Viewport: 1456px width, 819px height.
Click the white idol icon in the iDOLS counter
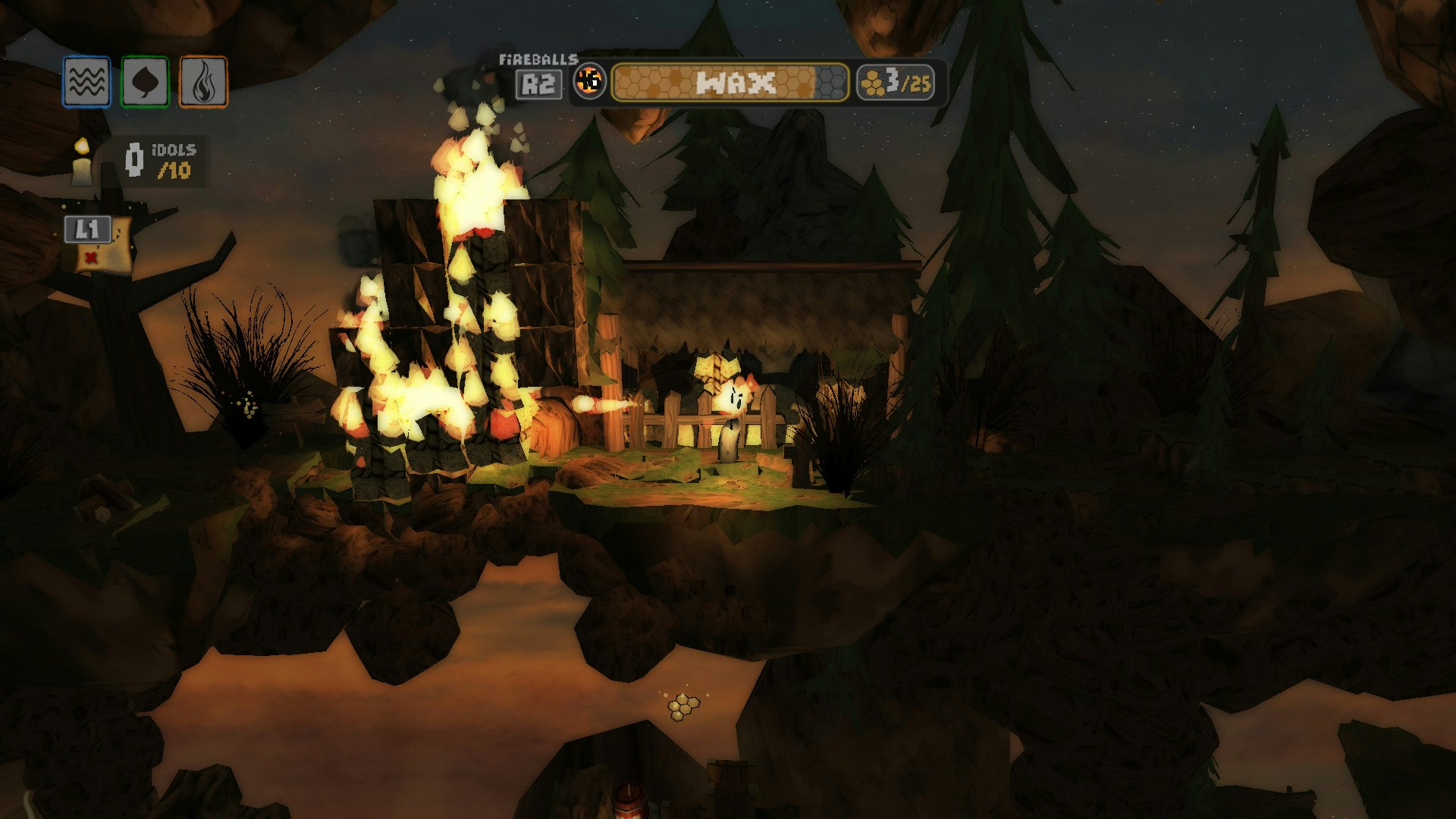(134, 159)
